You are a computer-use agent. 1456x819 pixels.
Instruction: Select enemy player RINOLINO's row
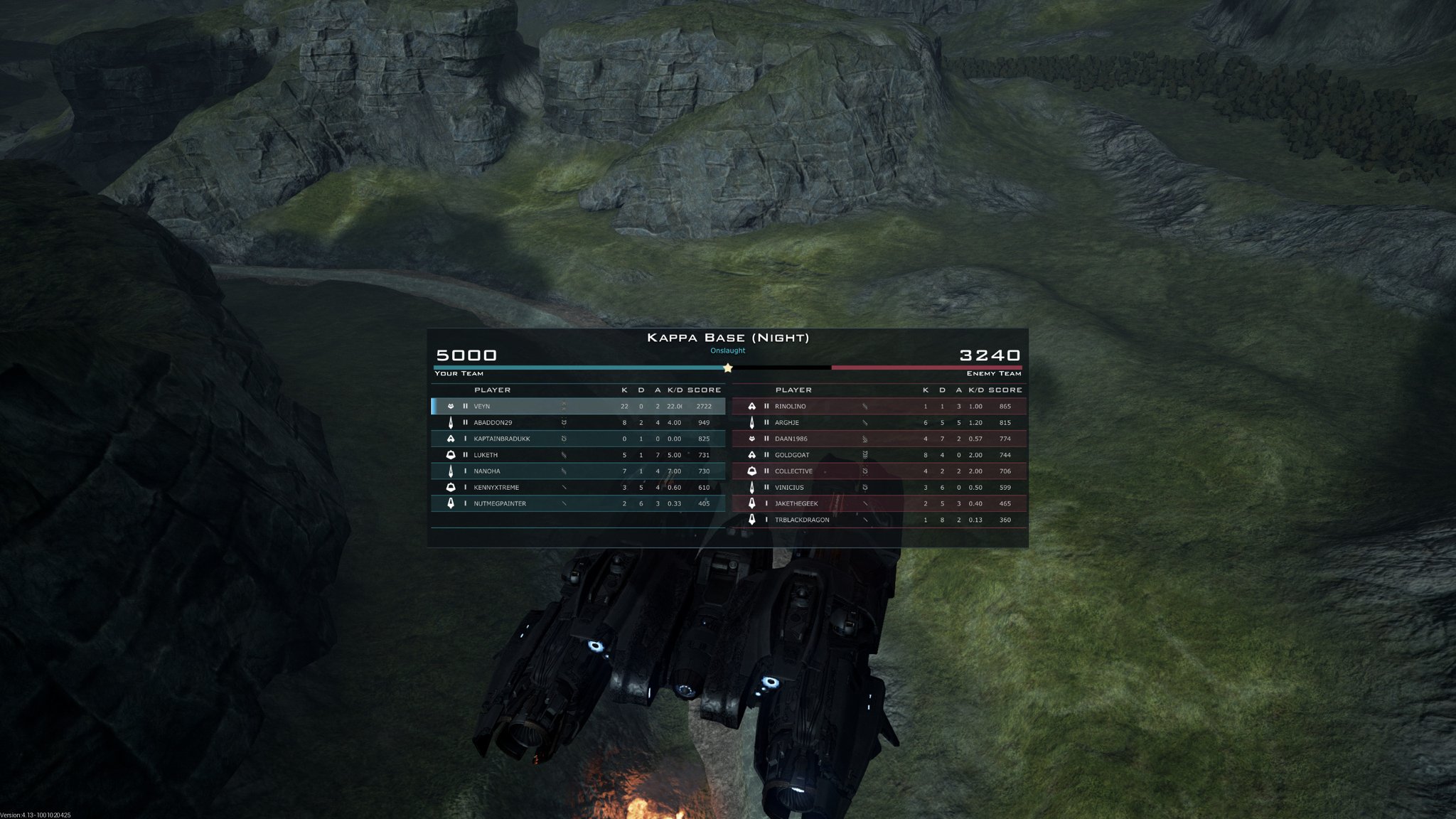point(879,406)
